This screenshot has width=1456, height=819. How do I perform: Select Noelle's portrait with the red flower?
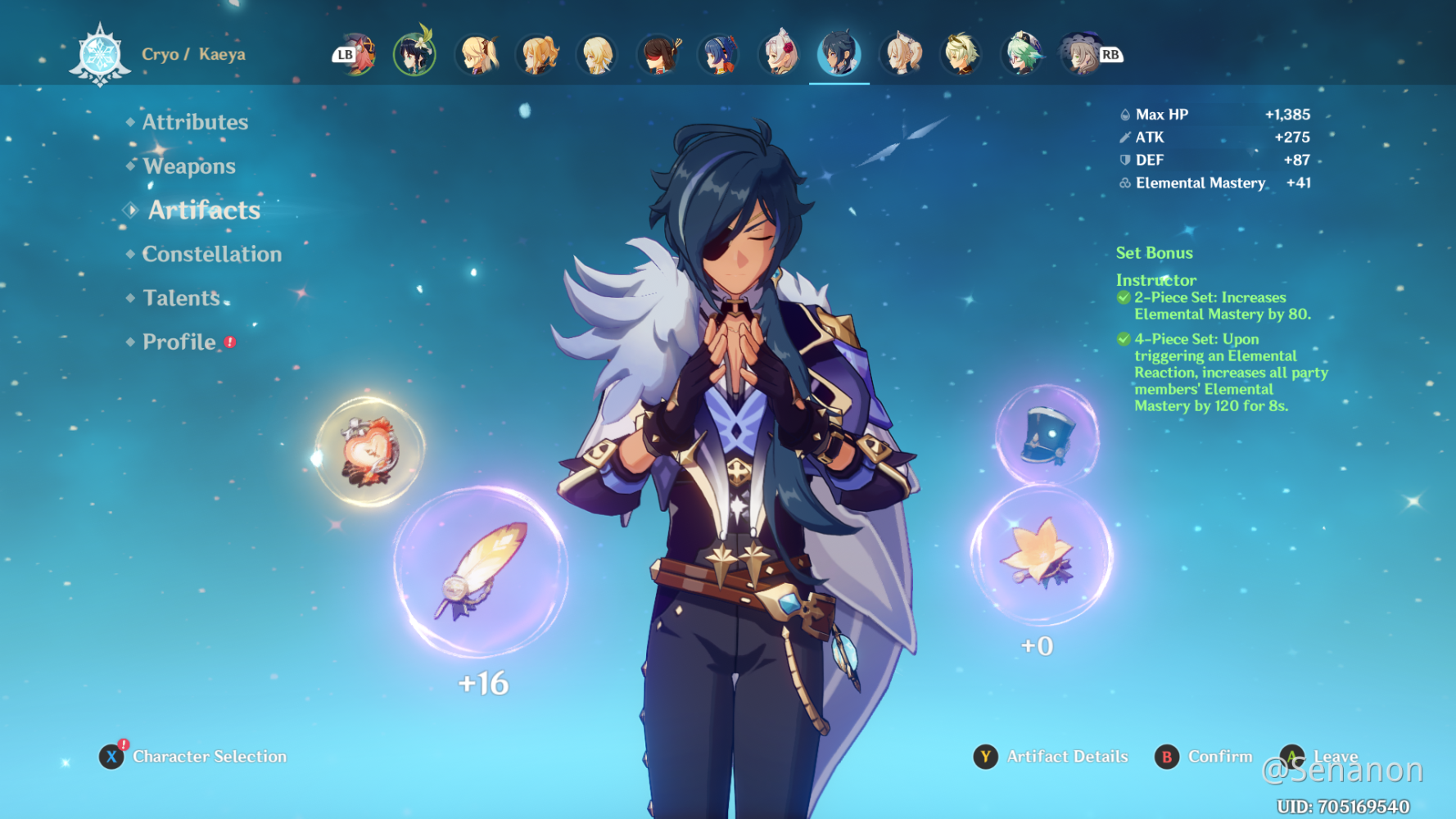tap(778, 53)
